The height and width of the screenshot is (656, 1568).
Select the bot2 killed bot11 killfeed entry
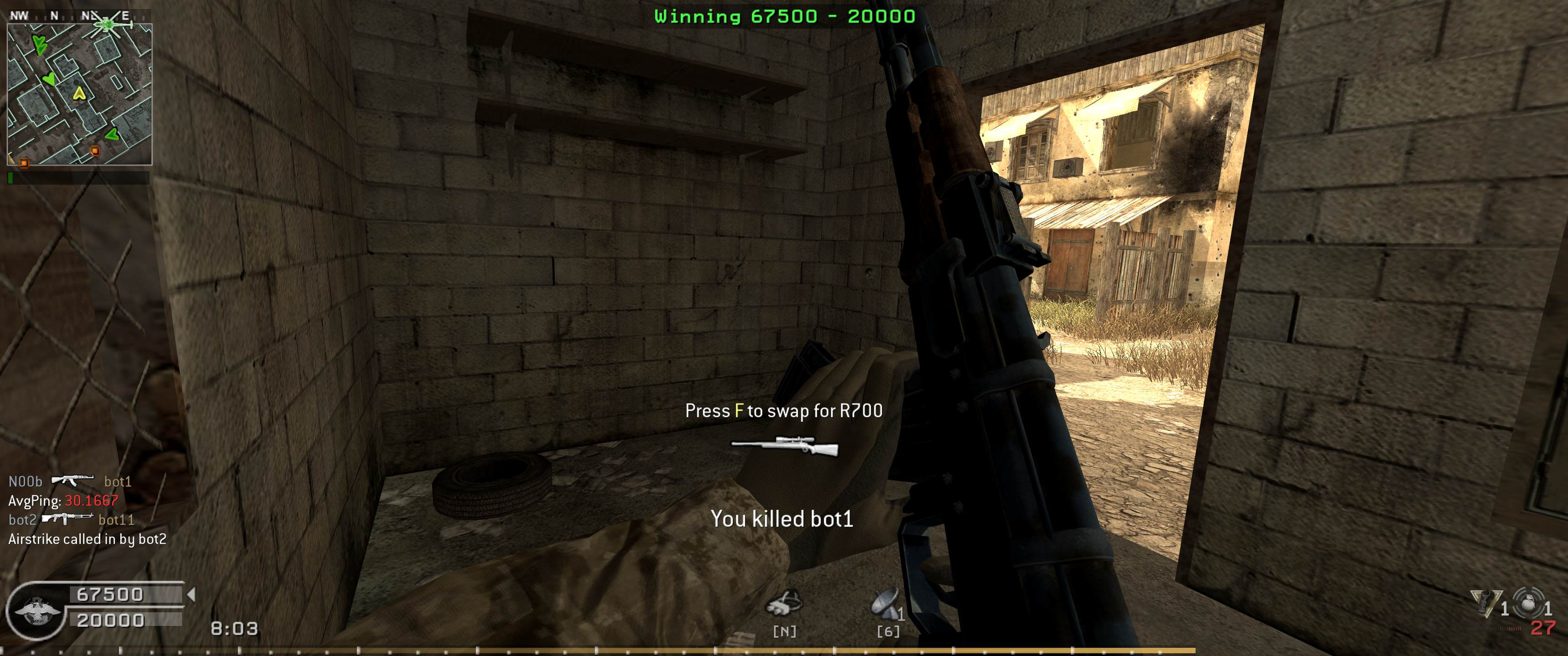pyautogui.click(x=71, y=520)
